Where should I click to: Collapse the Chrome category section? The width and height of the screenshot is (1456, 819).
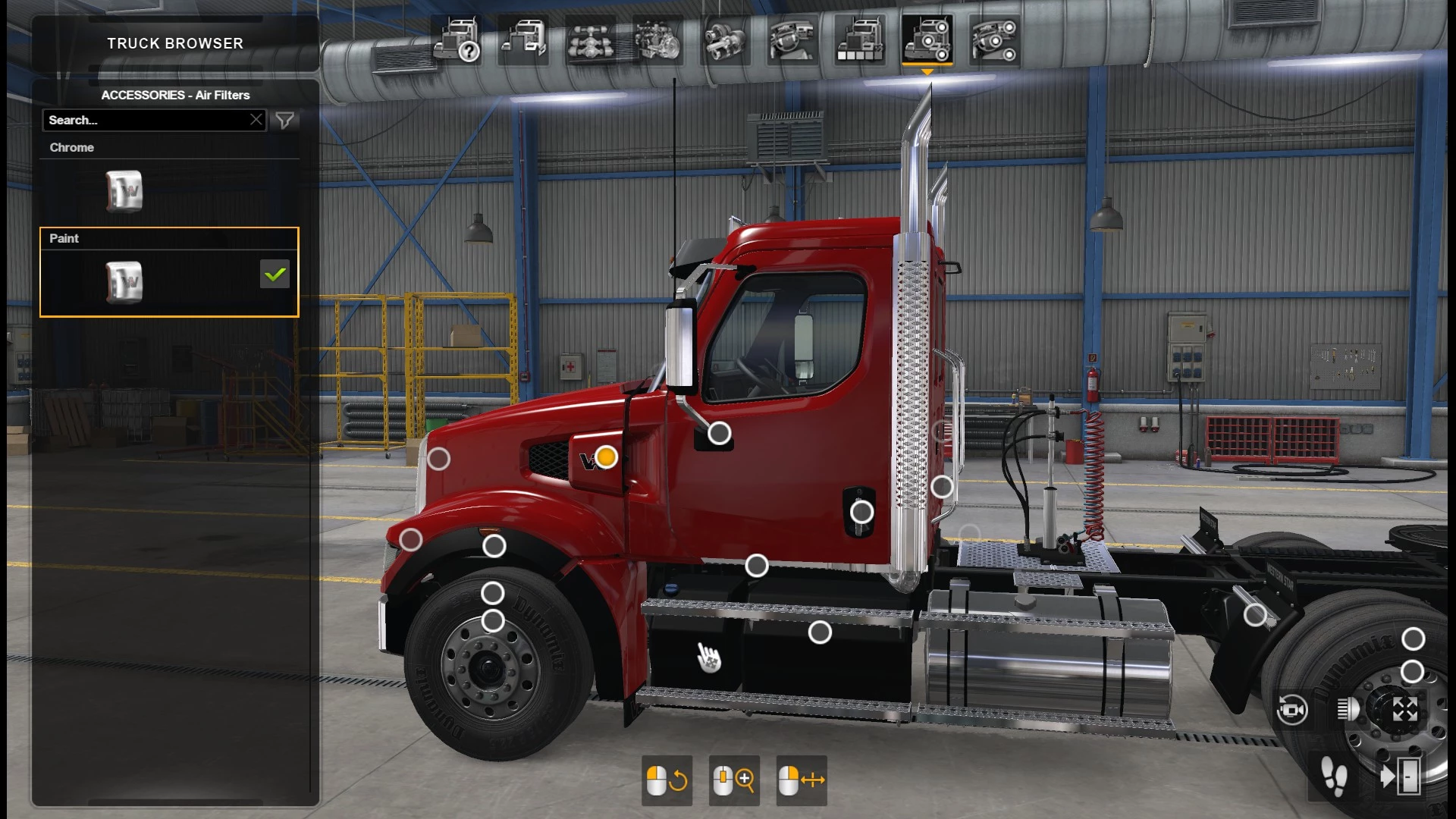pyautogui.click(x=72, y=147)
